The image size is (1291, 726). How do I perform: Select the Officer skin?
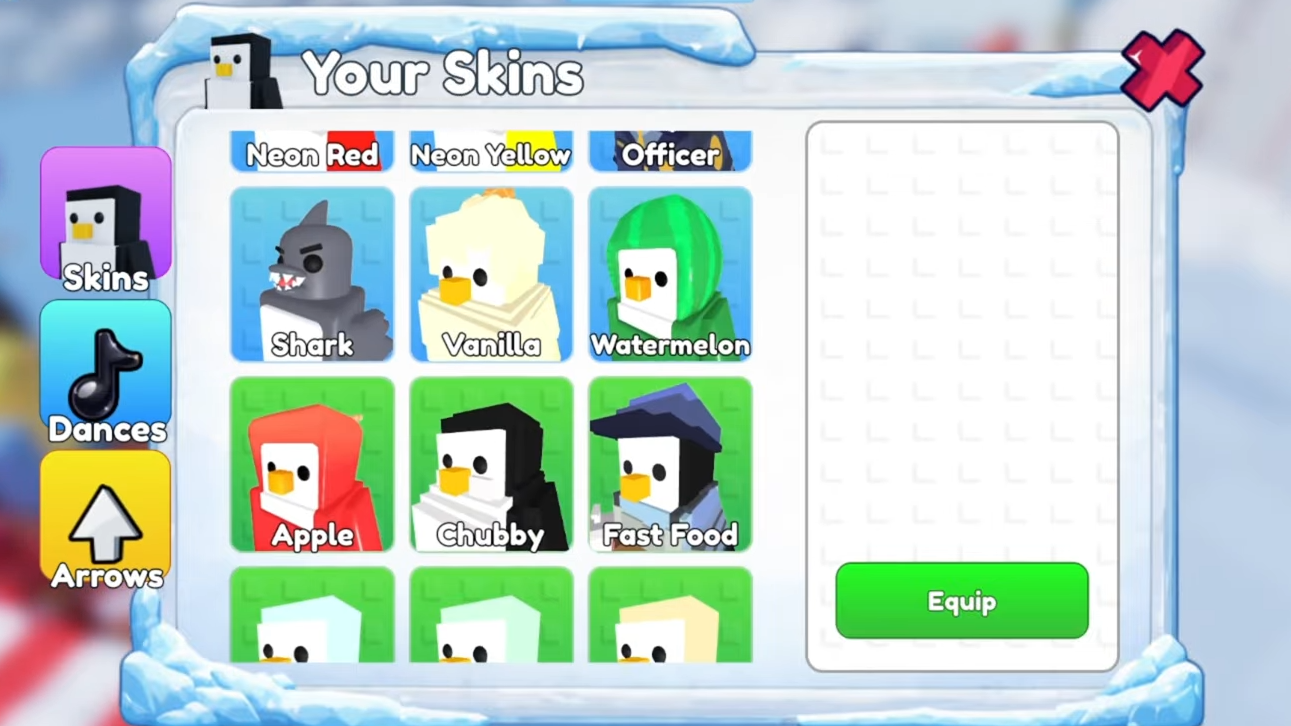tap(670, 152)
